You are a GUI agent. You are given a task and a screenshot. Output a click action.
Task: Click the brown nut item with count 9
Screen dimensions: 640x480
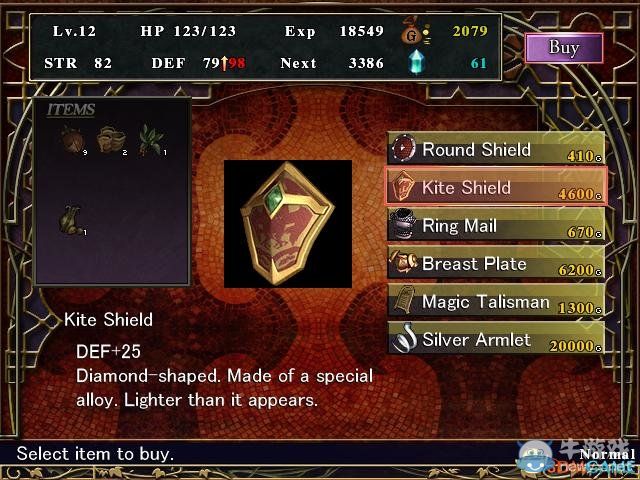(x=70, y=138)
